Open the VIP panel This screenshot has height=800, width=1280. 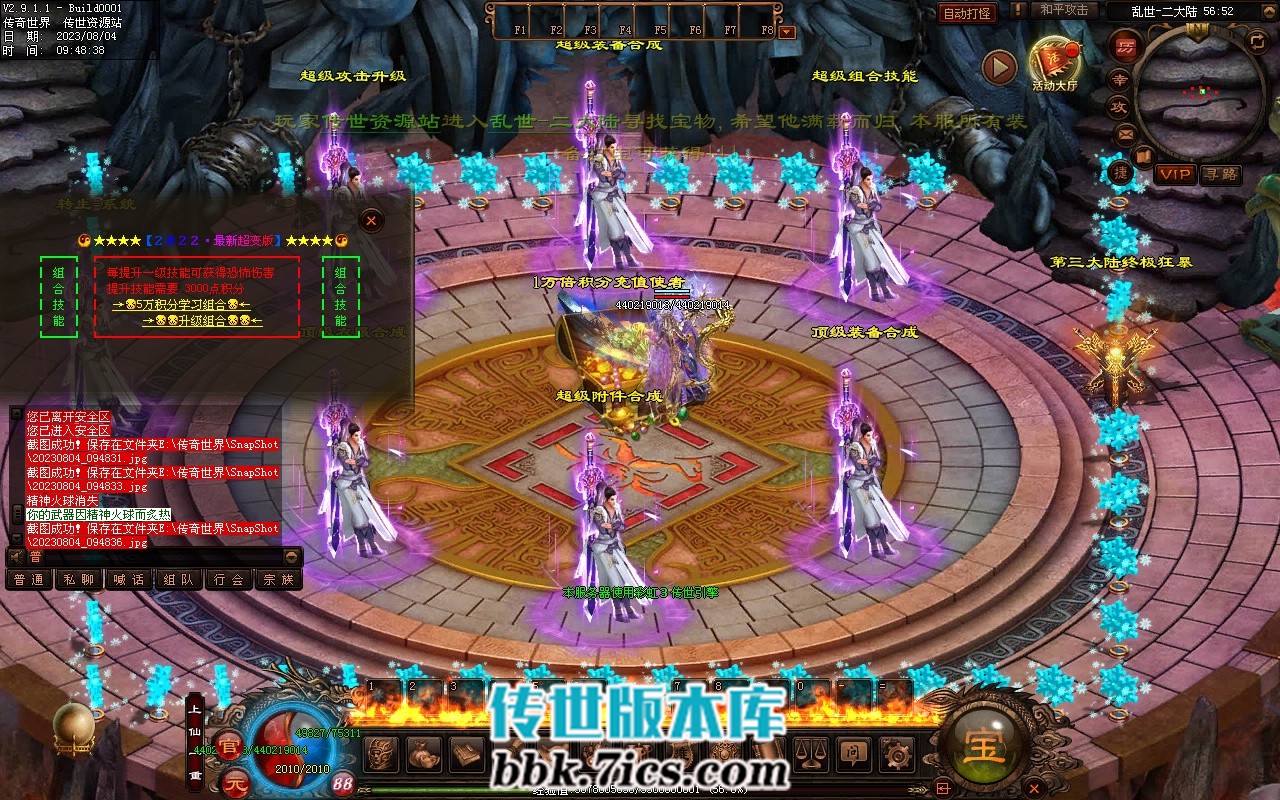1175,174
